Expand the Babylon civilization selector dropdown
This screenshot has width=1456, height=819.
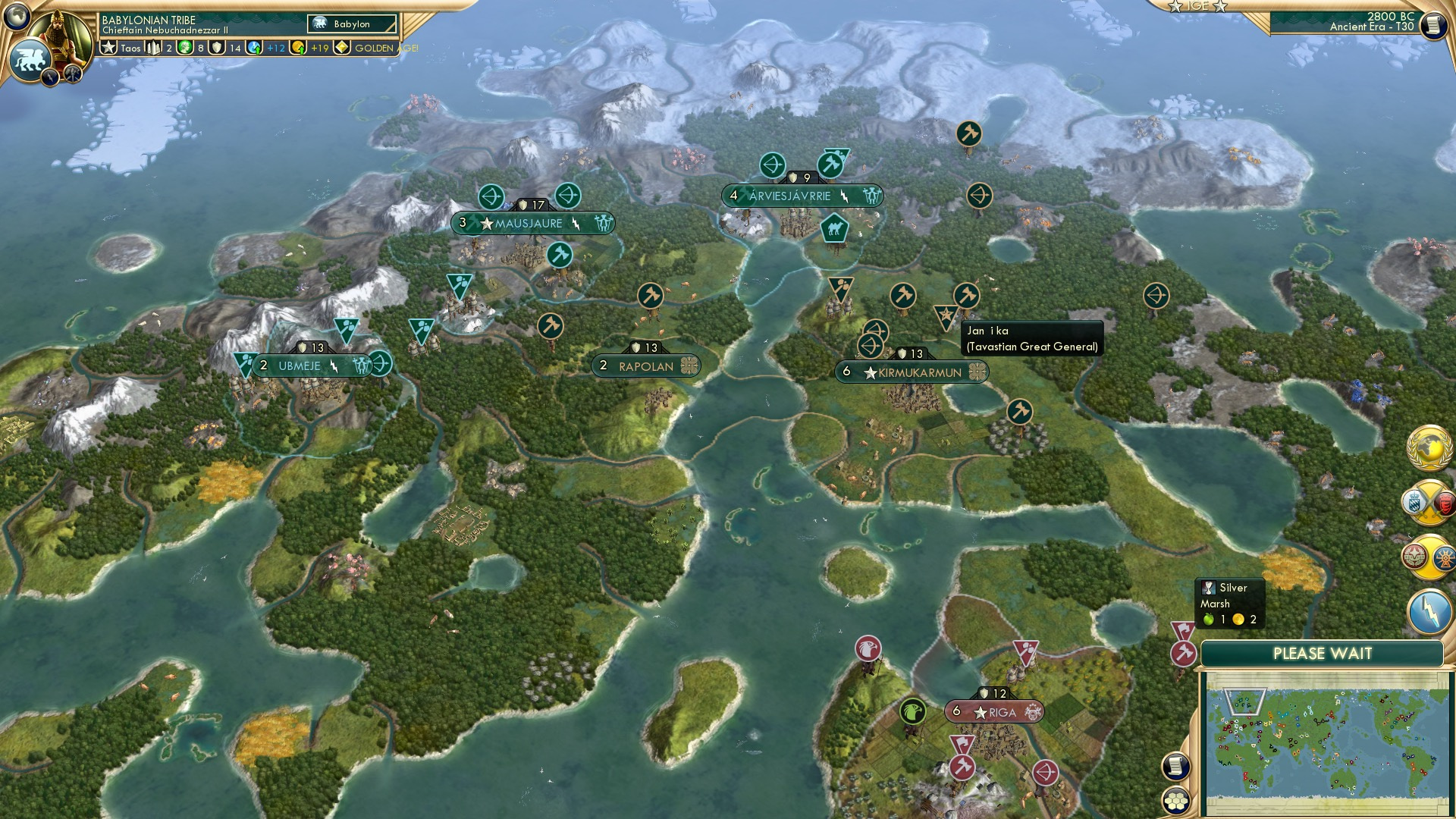pyautogui.click(x=353, y=24)
